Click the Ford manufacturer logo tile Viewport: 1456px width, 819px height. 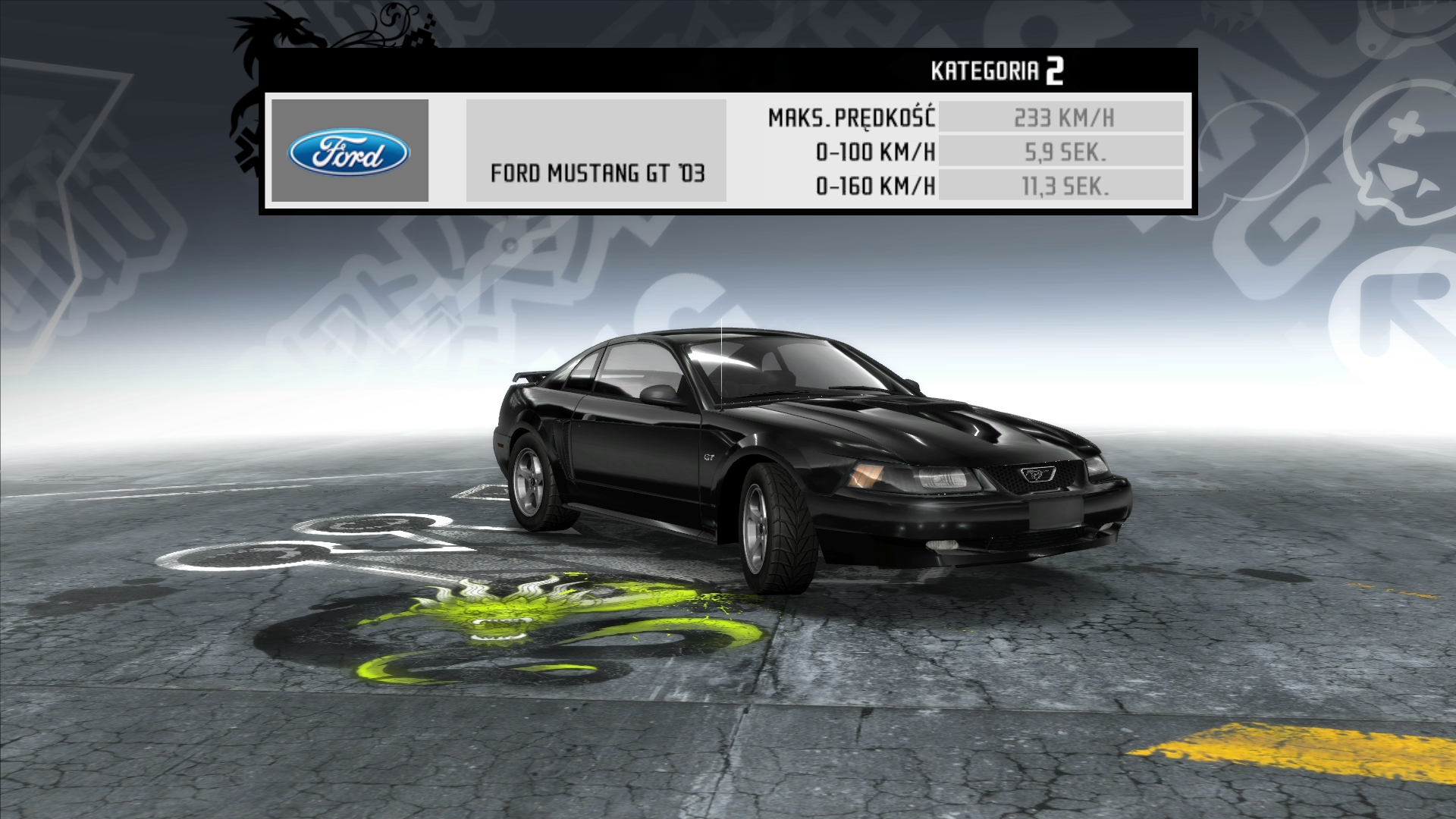(x=350, y=151)
